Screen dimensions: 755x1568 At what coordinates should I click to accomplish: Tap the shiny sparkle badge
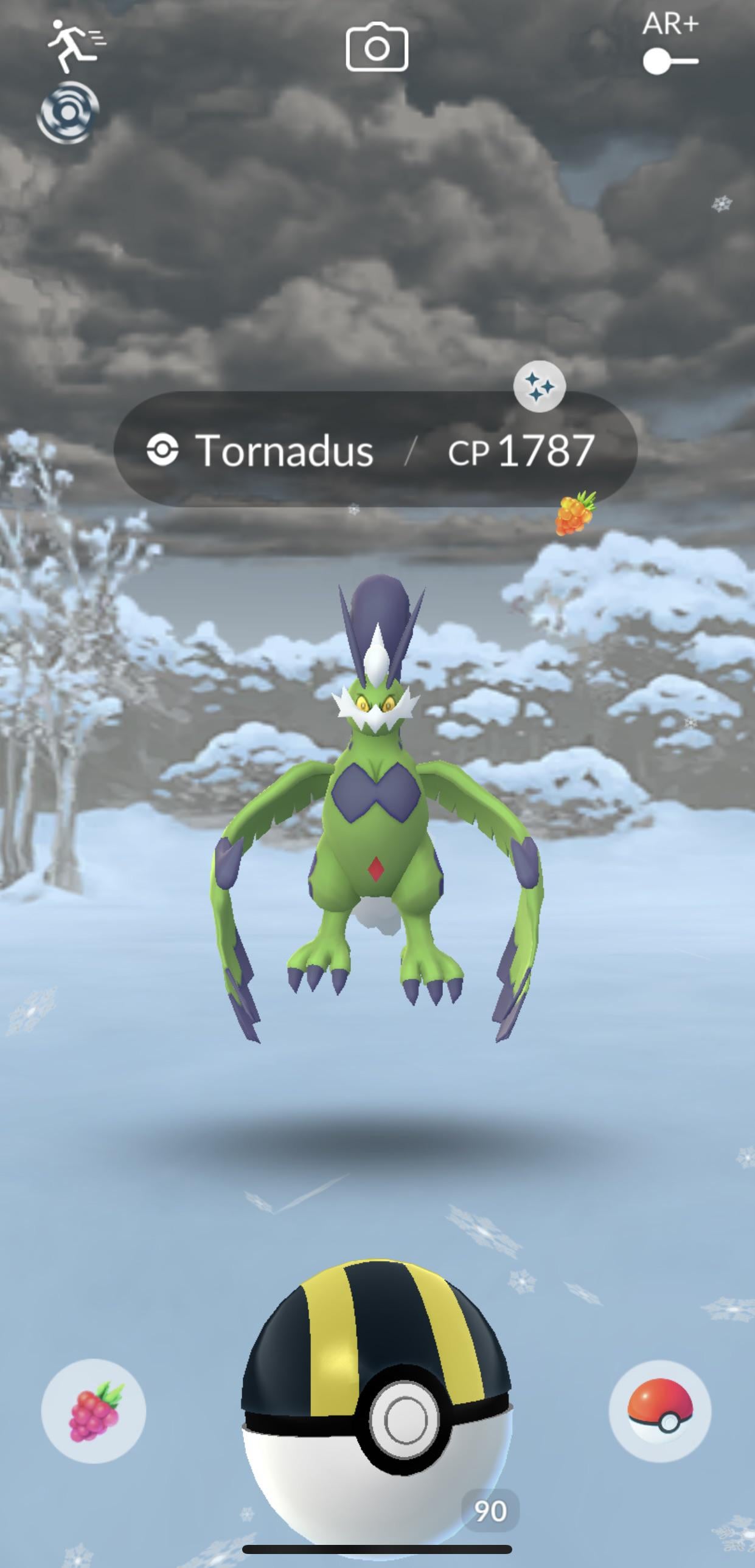[540, 386]
